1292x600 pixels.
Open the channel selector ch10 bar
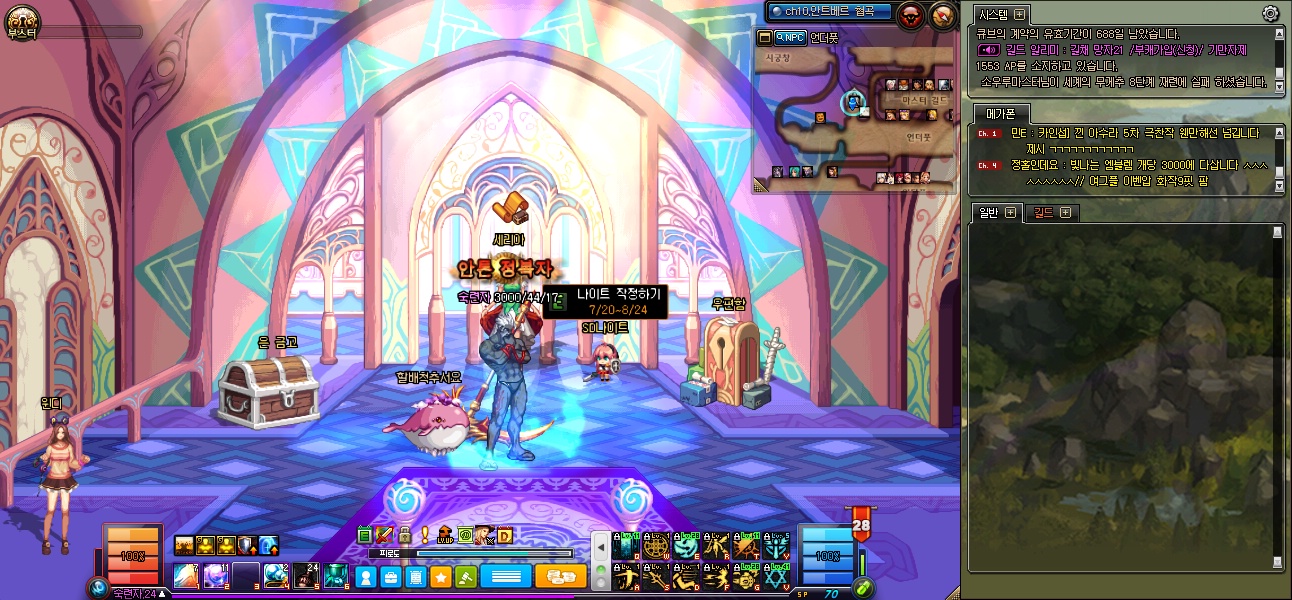[826, 11]
